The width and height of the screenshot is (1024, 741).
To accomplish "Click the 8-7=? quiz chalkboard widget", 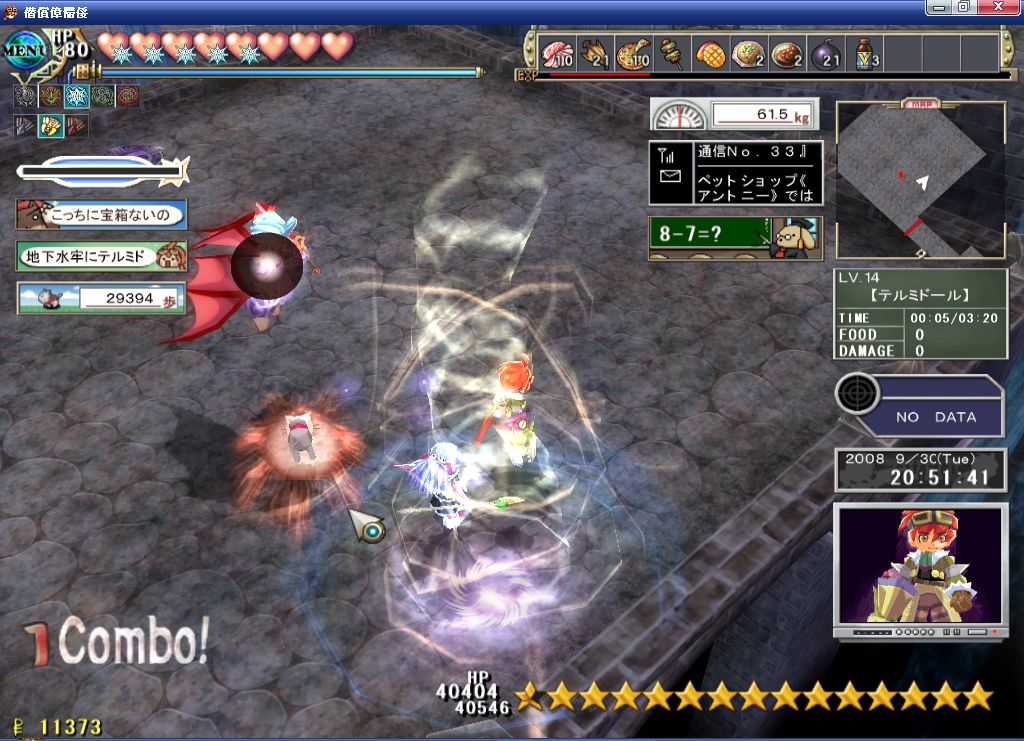I will coord(735,238).
